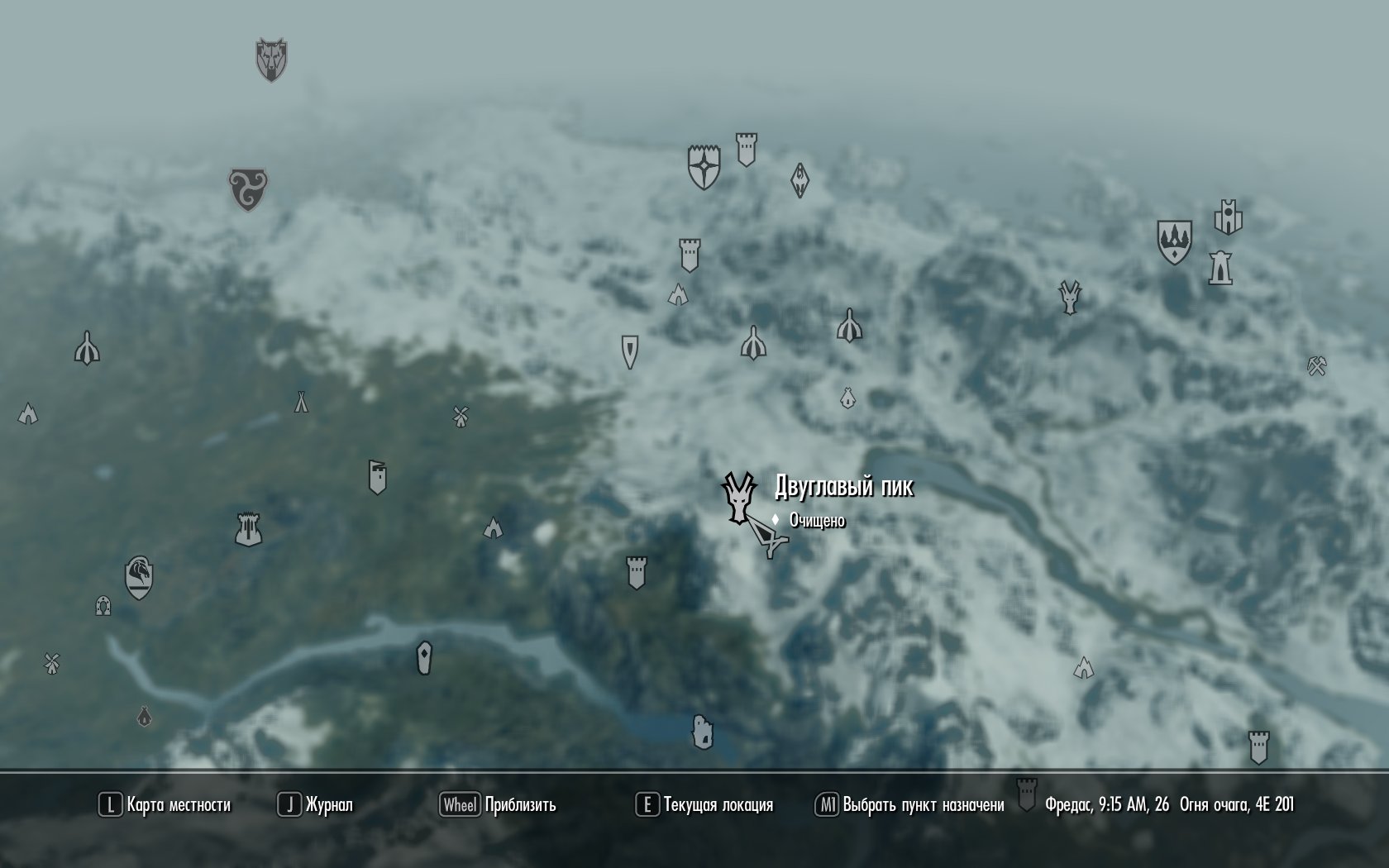Choose the giant camp tent marker
This screenshot has height=868, width=1389.
click(x=301, y=402)
